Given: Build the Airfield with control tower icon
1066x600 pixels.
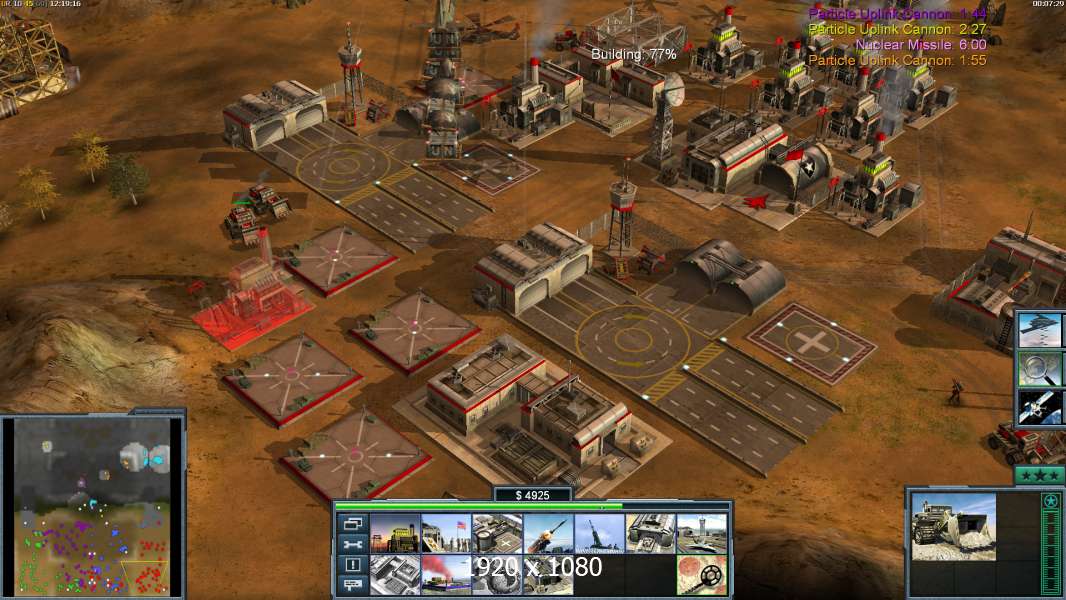Looking at the screenshot, I should (701, 534).
